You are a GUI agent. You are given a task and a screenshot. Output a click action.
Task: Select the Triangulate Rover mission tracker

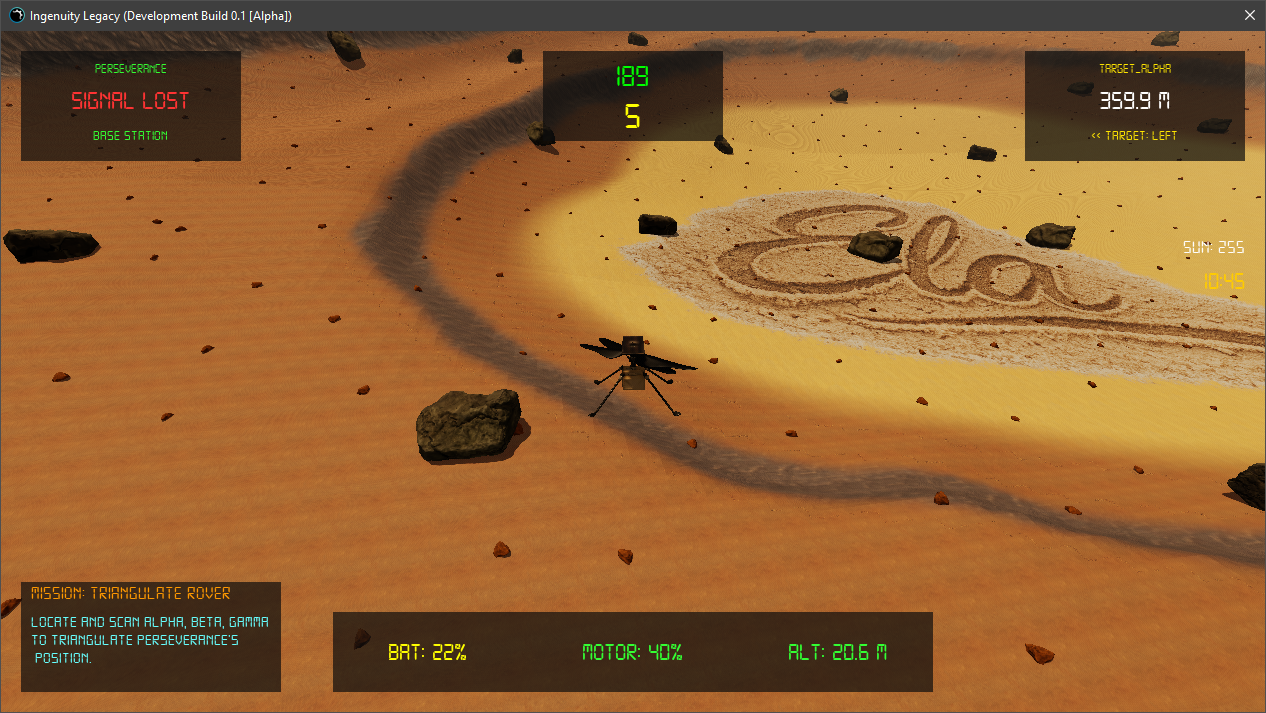coord(151,636)
